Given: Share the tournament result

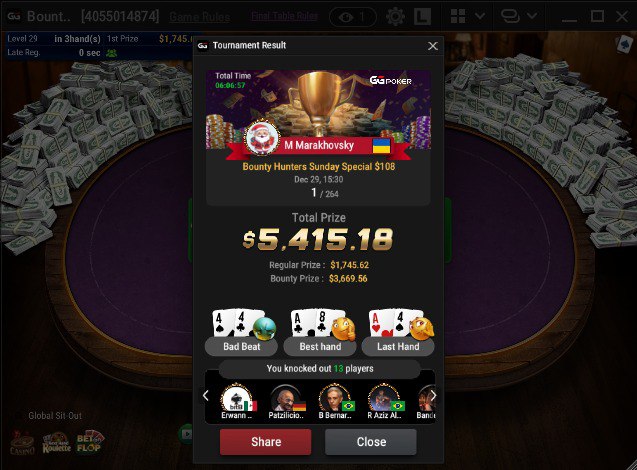Looking at the screenshot, I should [x=265, y=442].
